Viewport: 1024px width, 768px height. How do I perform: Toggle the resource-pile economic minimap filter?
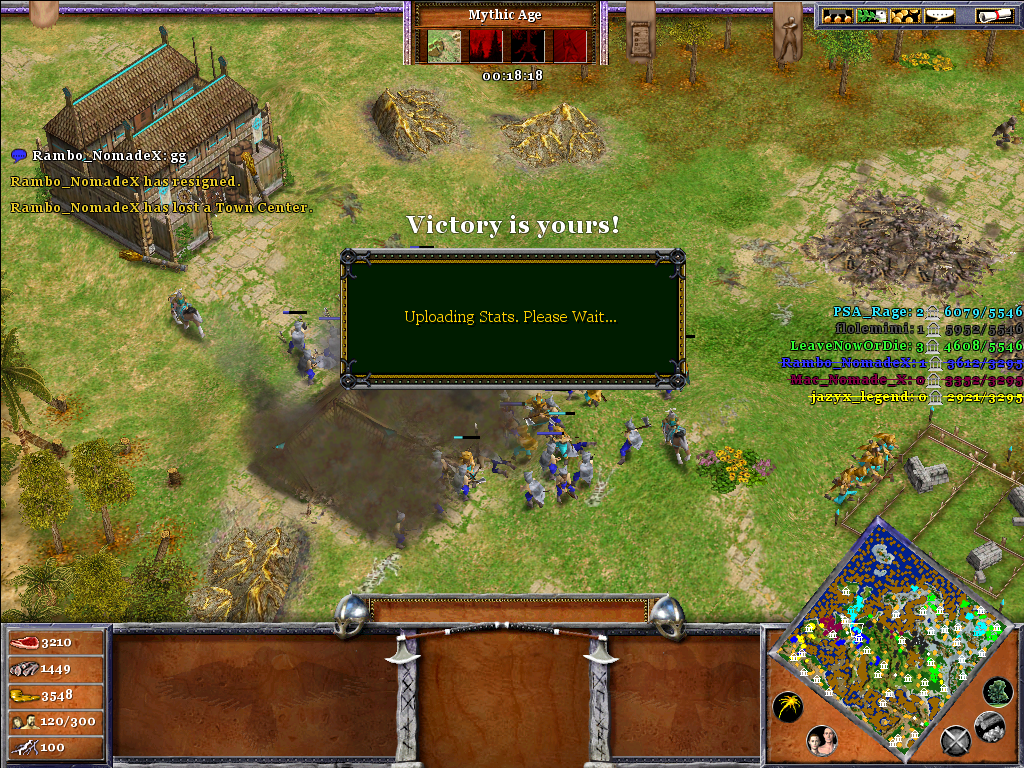[x=989, y=727]
